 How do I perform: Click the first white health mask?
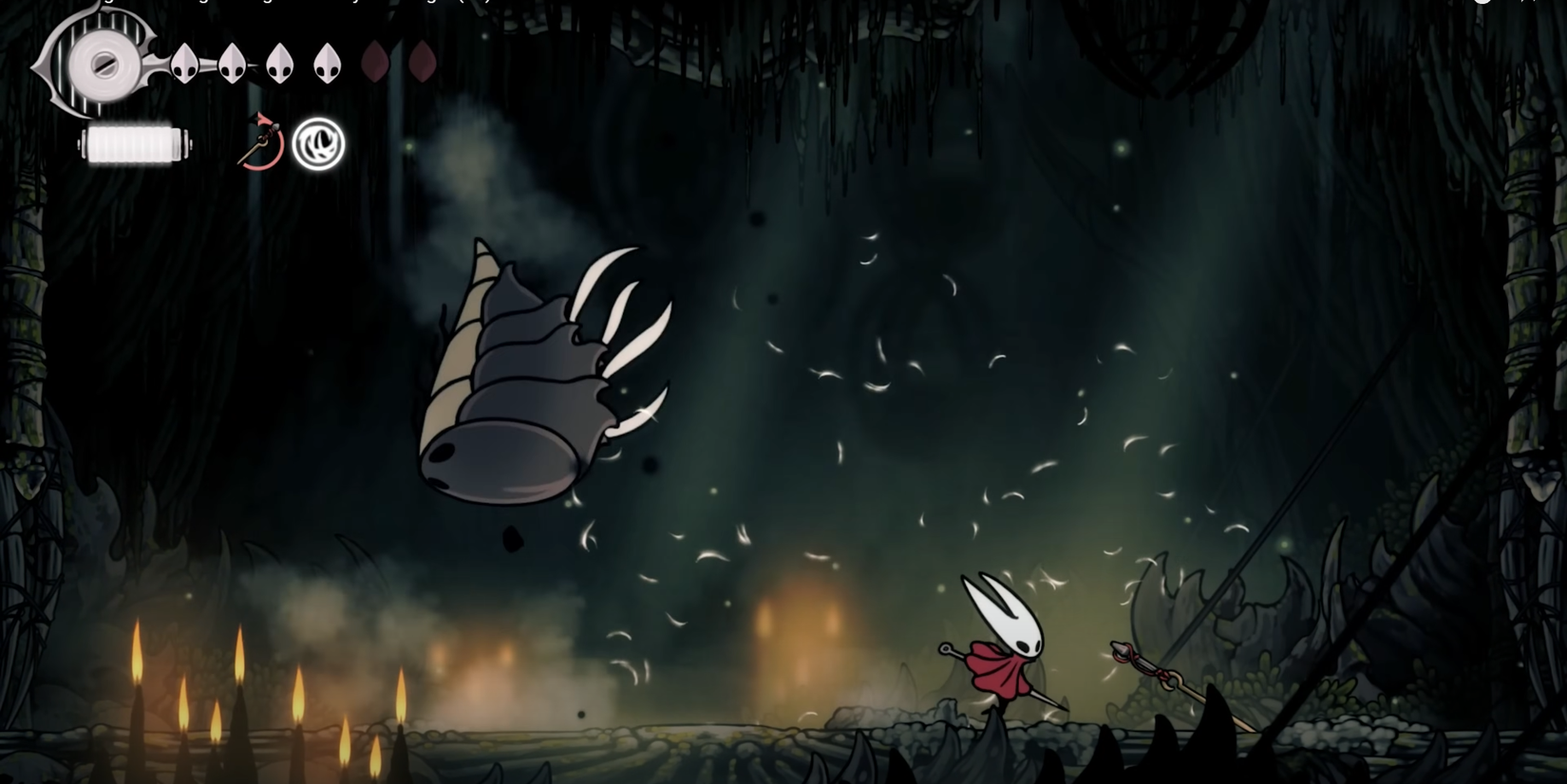pos(184,65)
